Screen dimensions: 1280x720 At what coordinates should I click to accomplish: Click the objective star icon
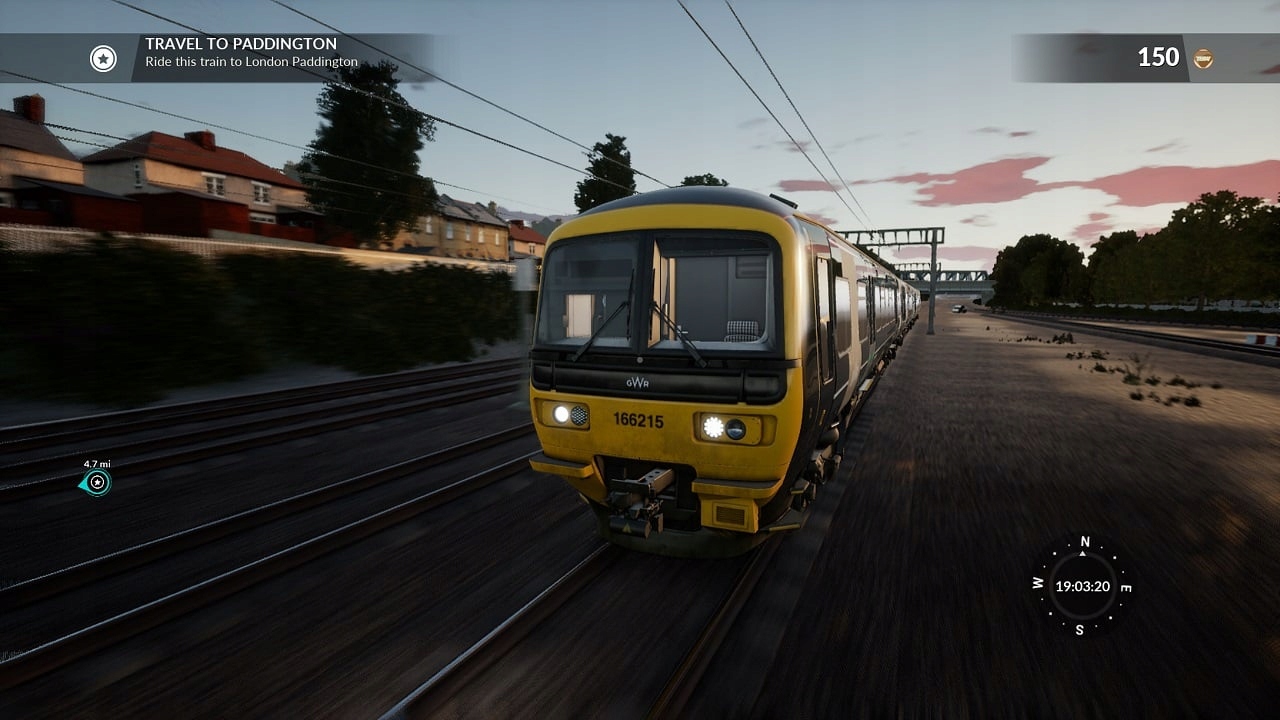tap(103, 58)
